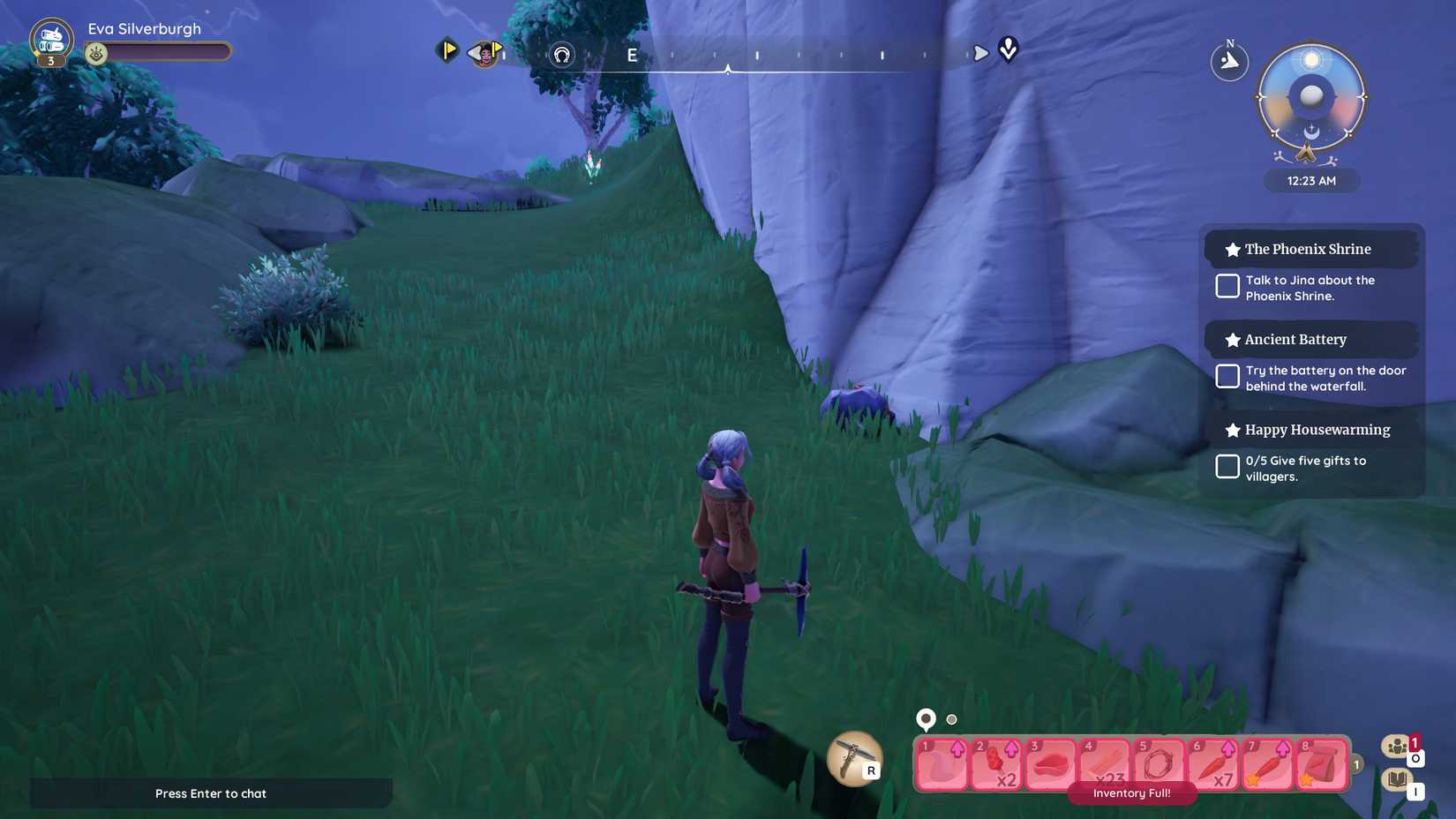
Task: Click the horseshoe tracker icon on the compass
Action: [560, 54]
